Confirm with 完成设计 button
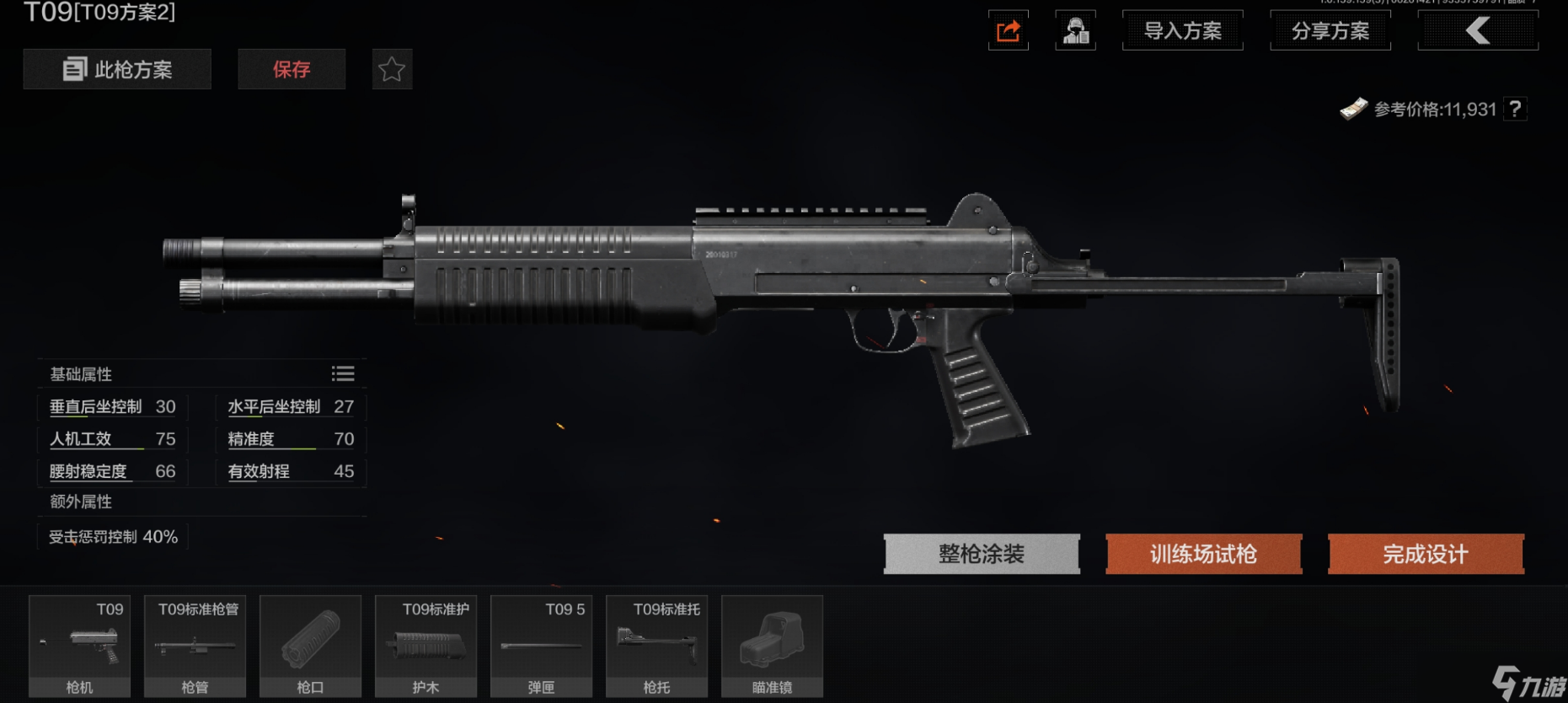 pyautogui.click(x=1426, y=554)
